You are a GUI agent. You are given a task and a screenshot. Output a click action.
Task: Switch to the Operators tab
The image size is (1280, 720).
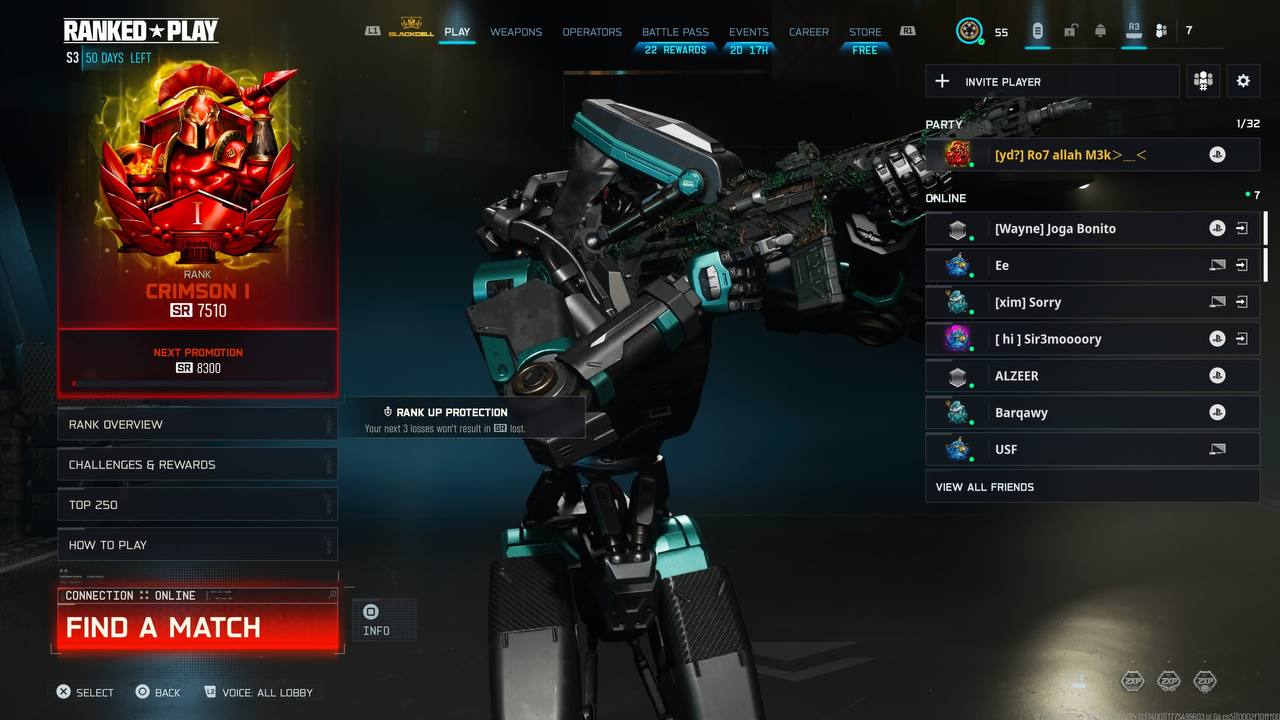coord(592,32)
